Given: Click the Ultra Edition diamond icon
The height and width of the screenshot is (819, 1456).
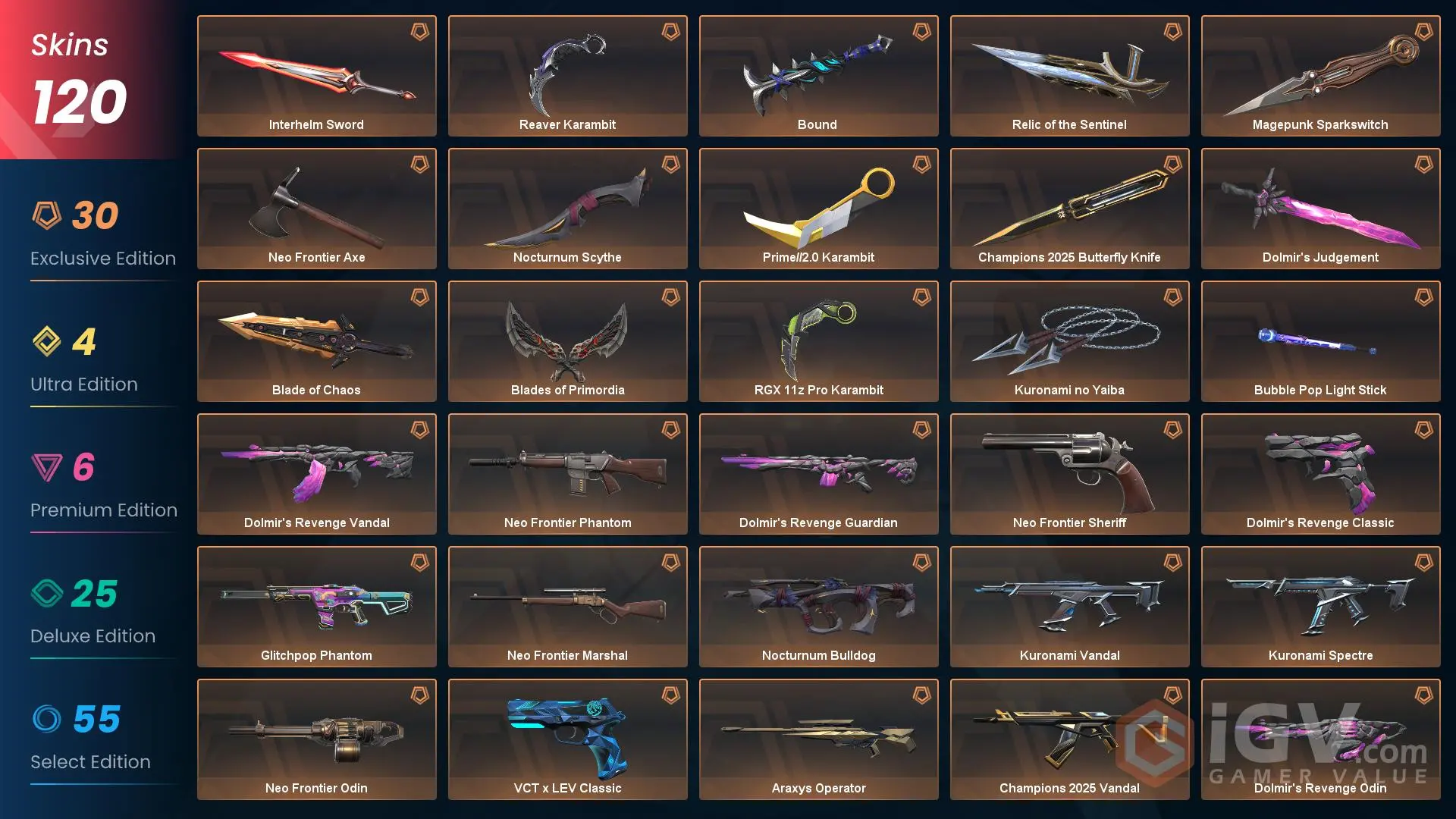Looking at the screenshot, I should (48, 343).
